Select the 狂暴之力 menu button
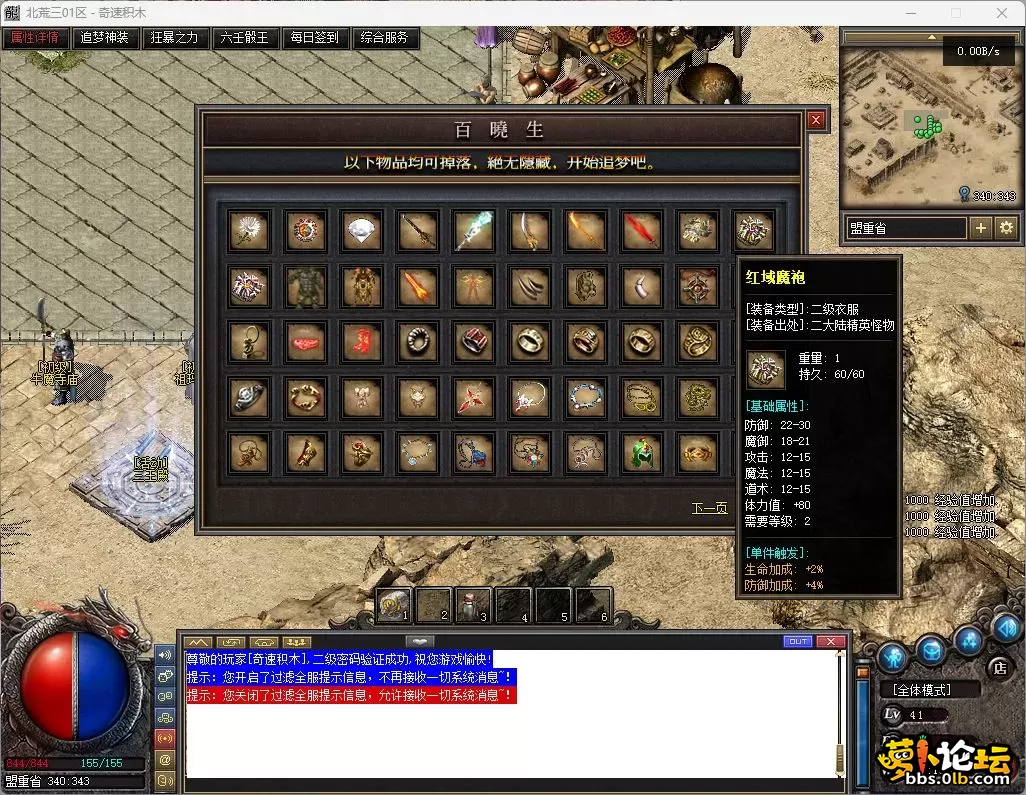Viewport: 1026px width, 795px height. pyautogui.click(x=174, y=38)
